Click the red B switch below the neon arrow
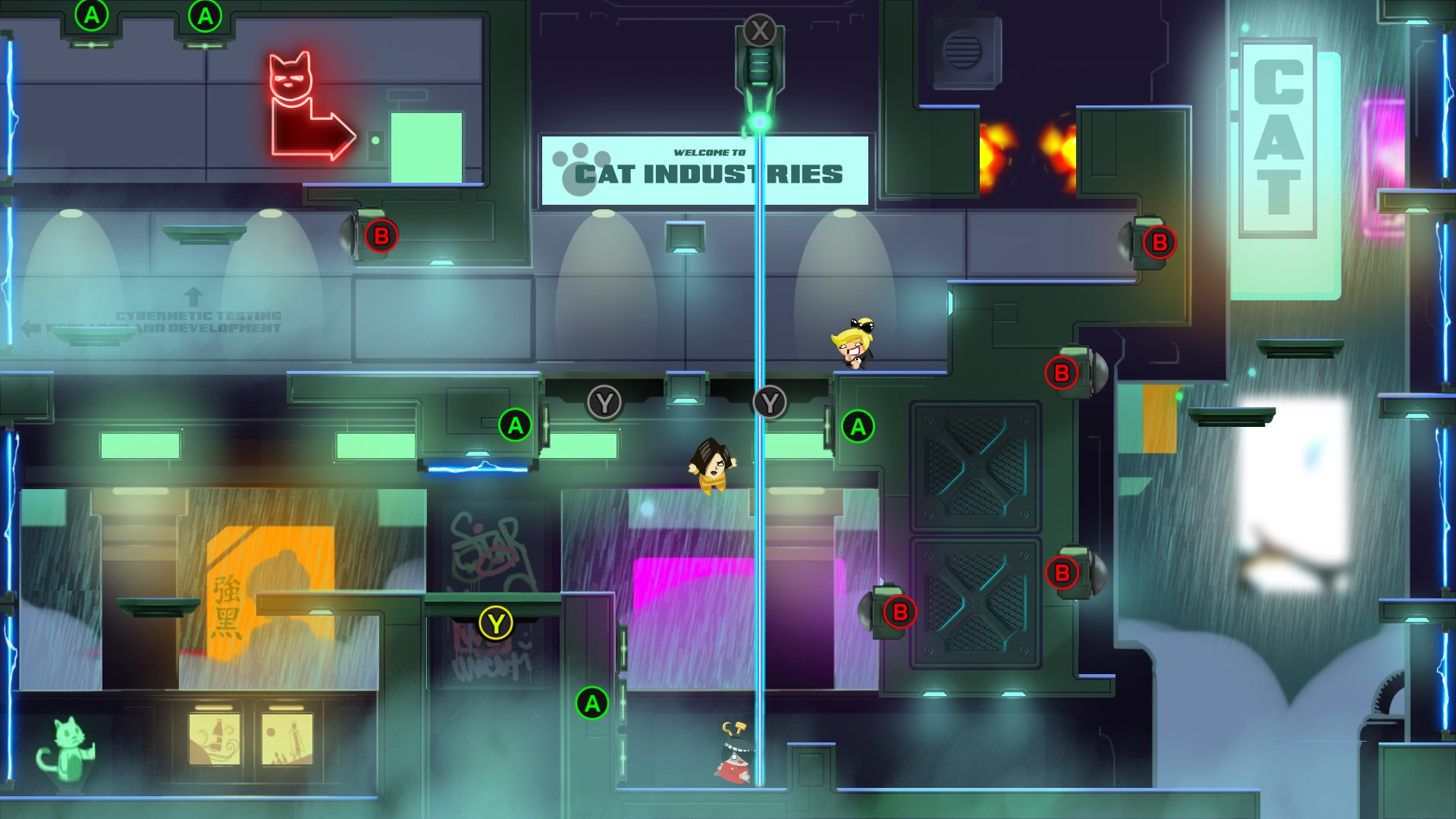Image resolution: width=1456 pixels, height=819 pixels. 381,235
